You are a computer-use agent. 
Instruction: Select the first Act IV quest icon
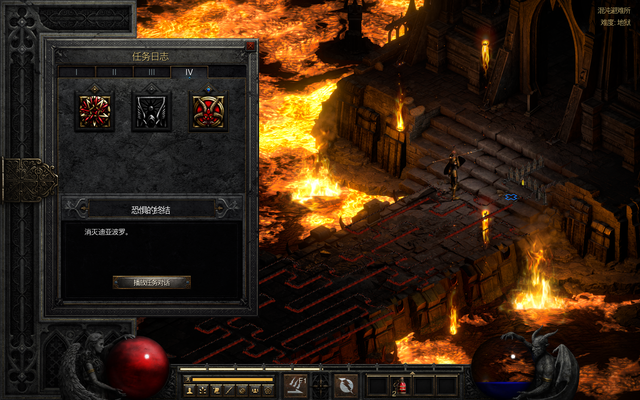[95, 112]
